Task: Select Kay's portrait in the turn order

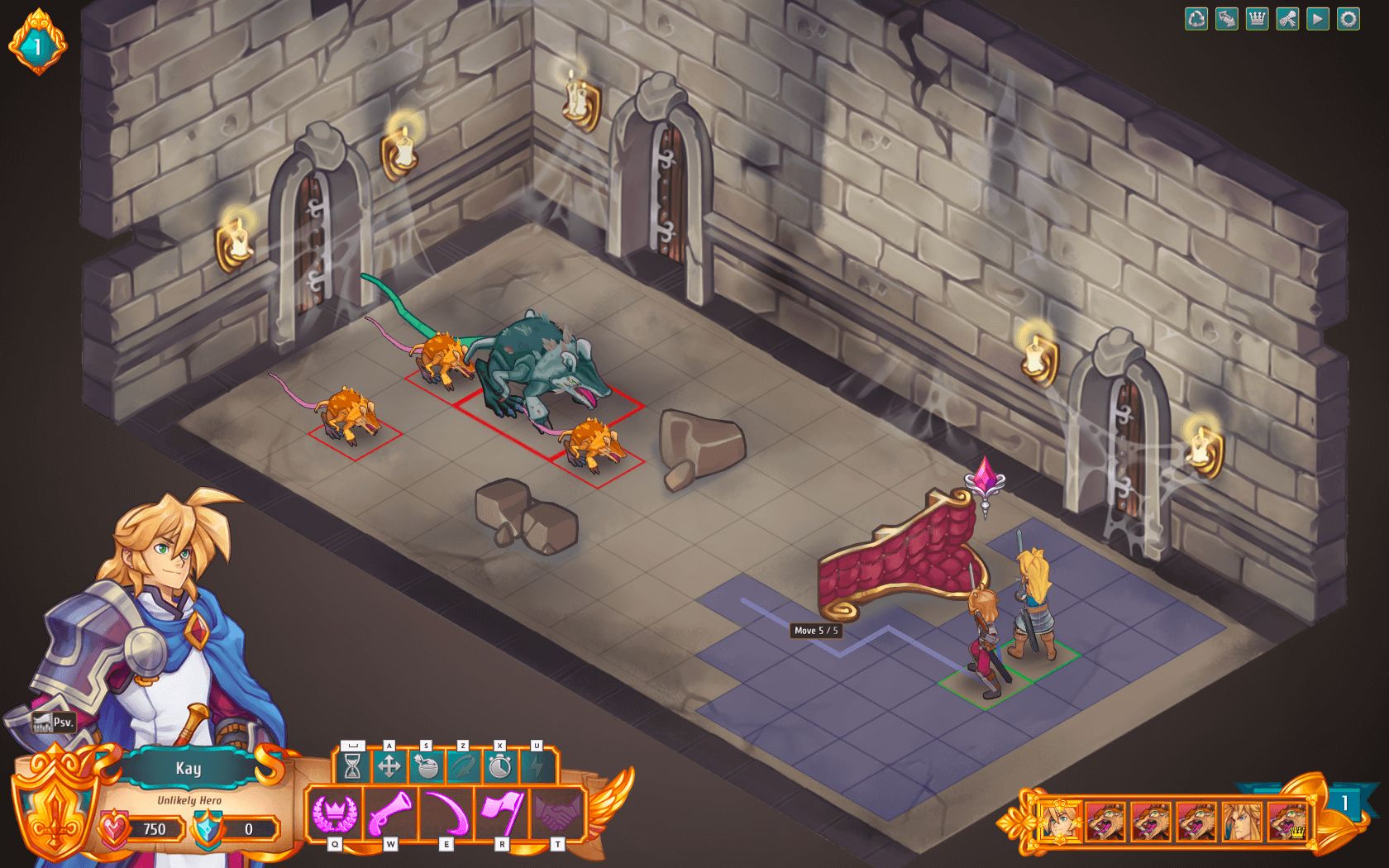Action: (x=1059, y=821)
